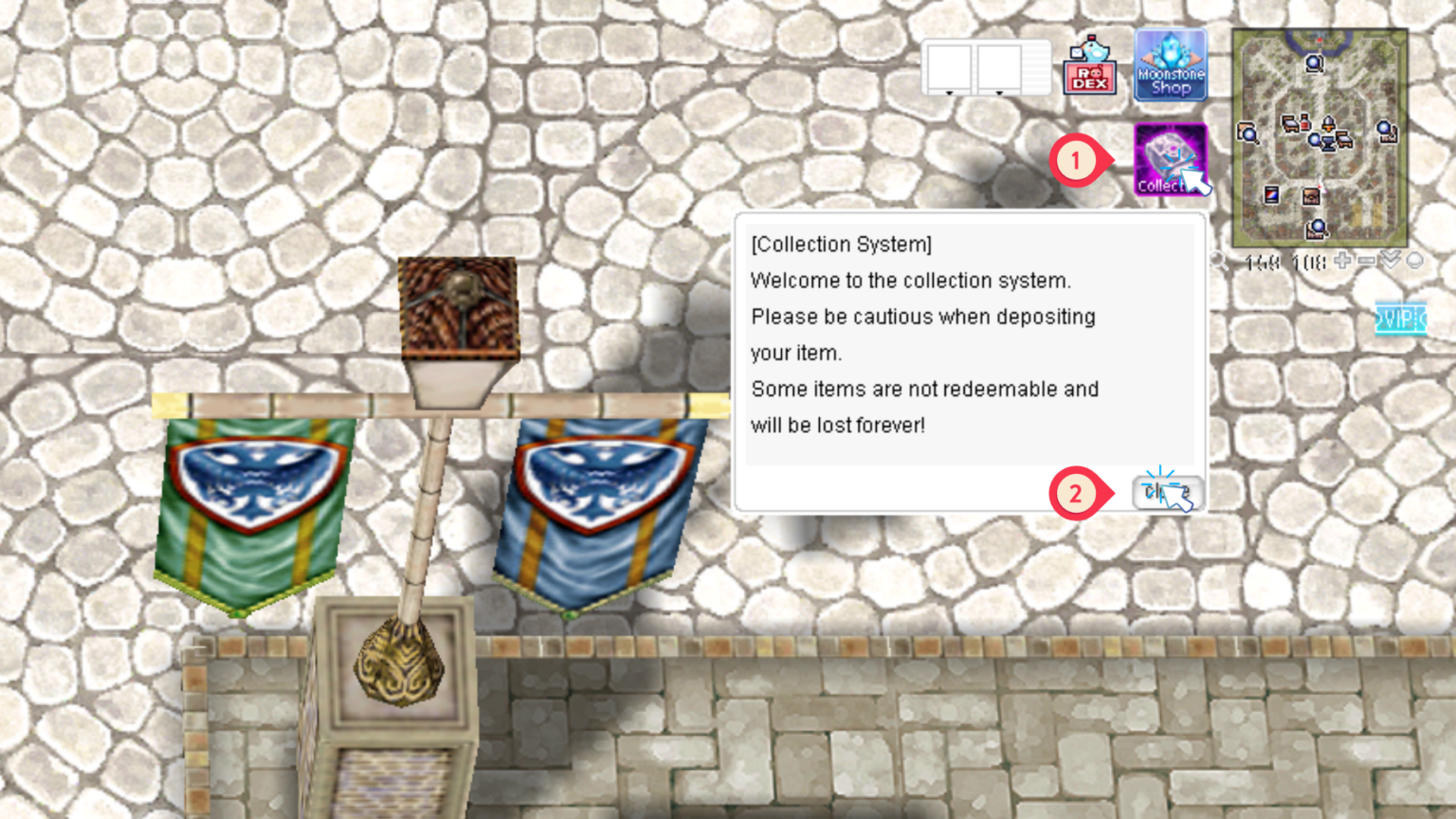
Task: Open the Collection system icon
Action: 1168,159
